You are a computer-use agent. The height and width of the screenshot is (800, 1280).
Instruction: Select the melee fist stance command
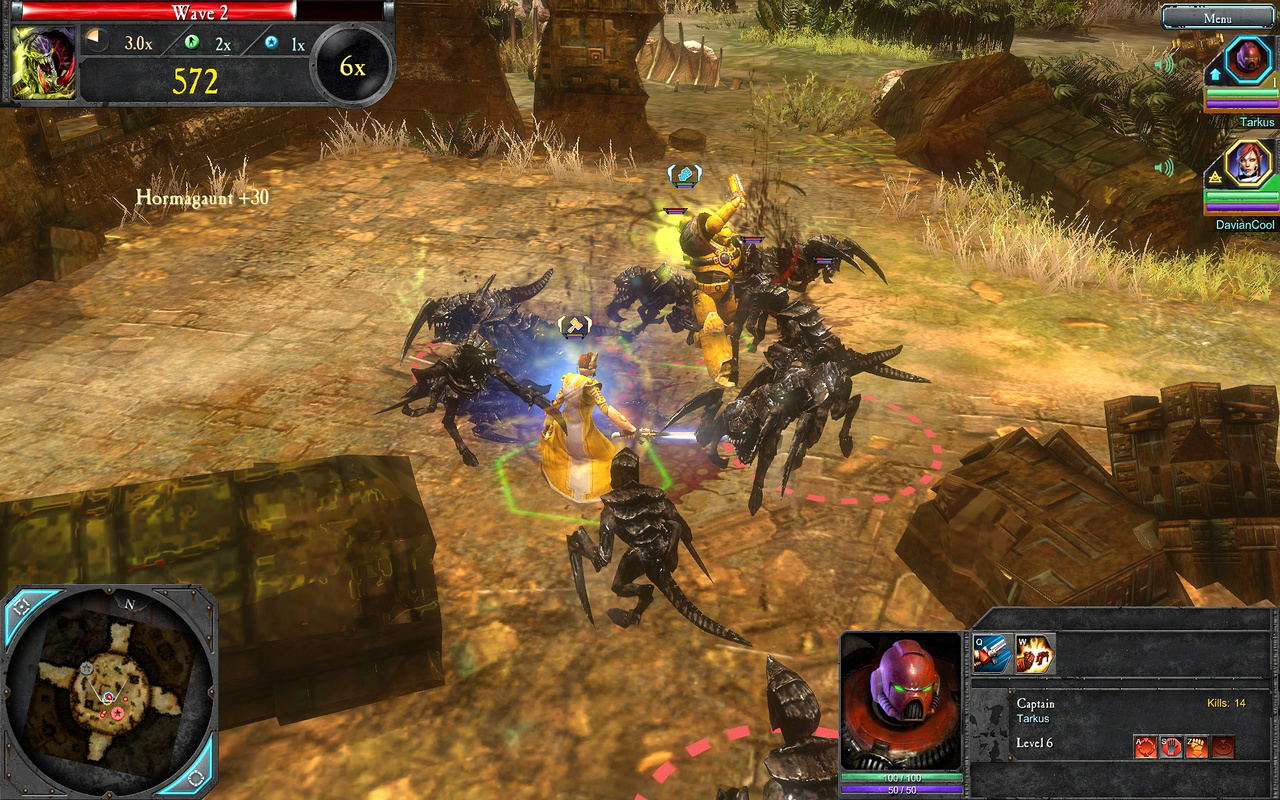(1197, 746)
